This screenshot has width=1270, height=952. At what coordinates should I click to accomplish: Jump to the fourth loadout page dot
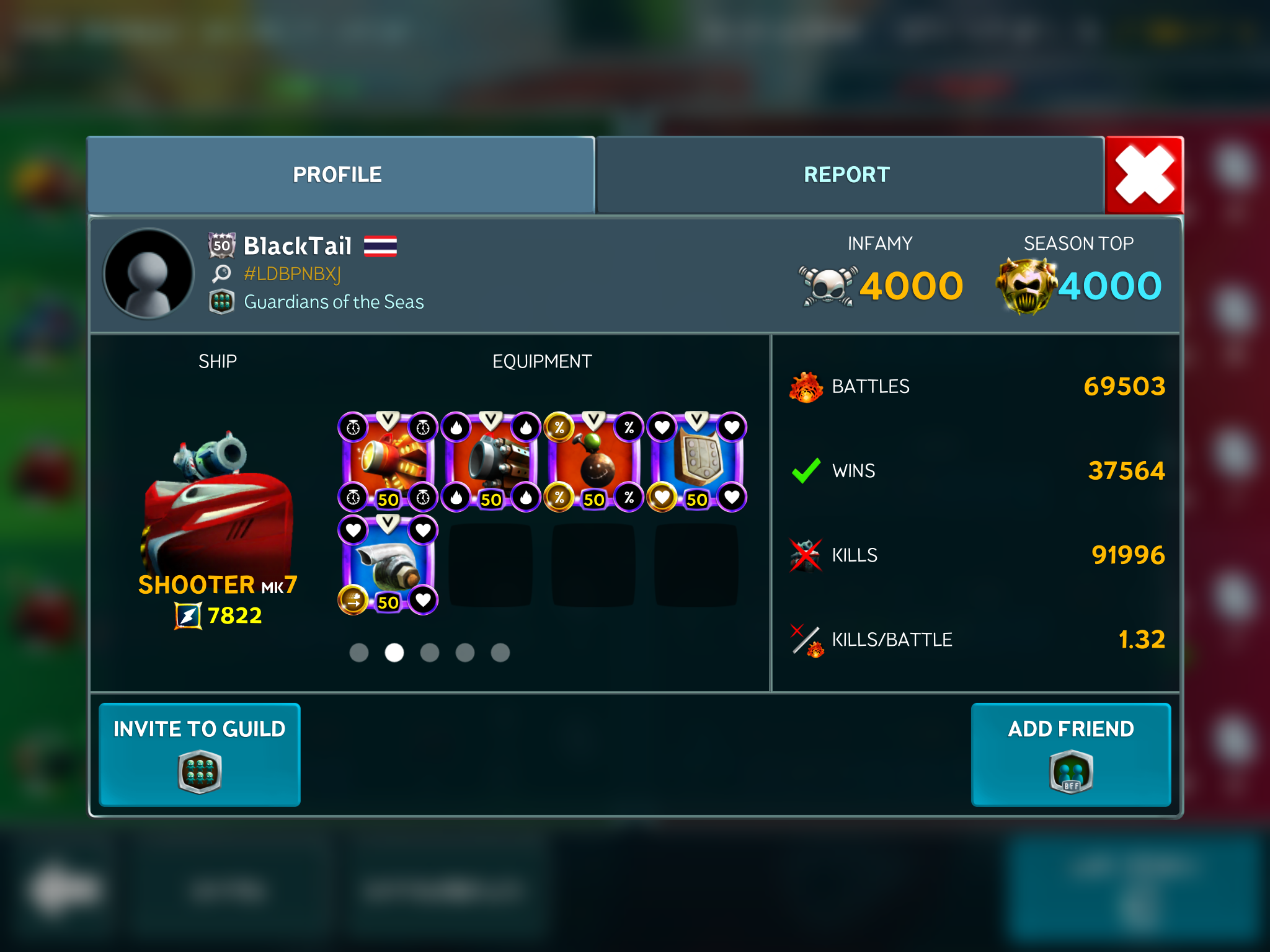click(x=465, y=653)
